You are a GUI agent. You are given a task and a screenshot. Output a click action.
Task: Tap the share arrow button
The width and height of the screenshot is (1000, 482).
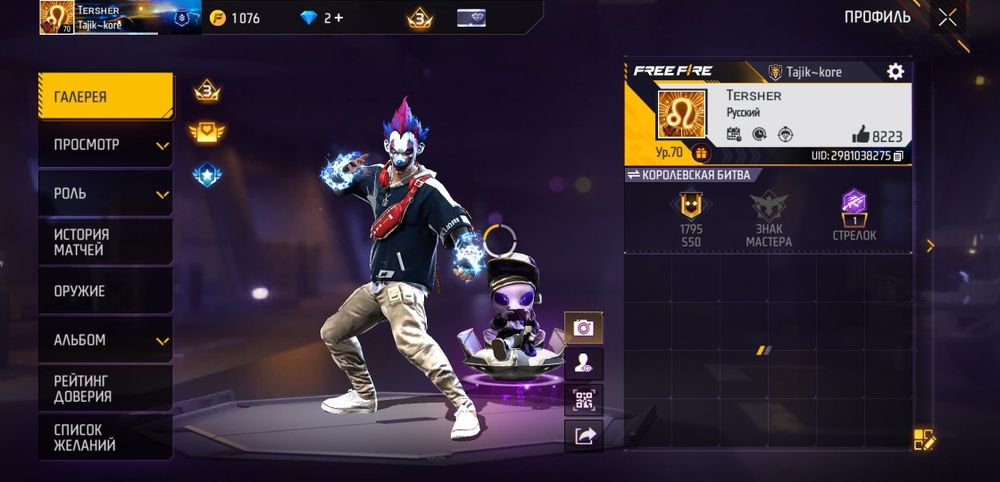coord(584,435)
